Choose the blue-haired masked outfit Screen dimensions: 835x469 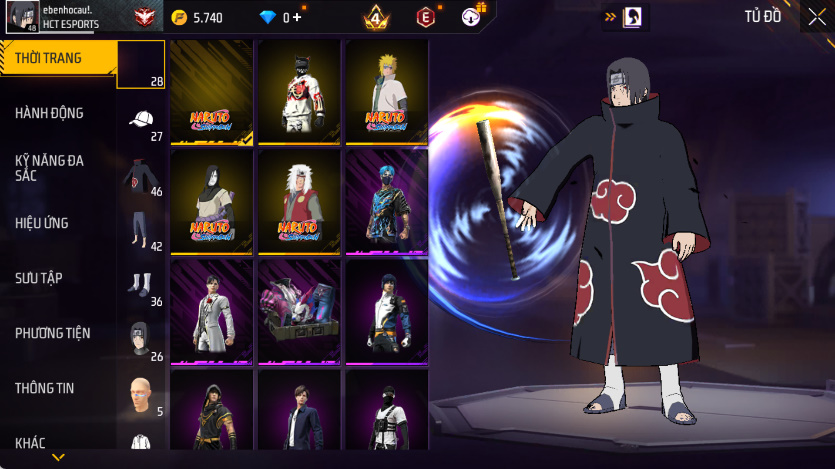(387, 201)
